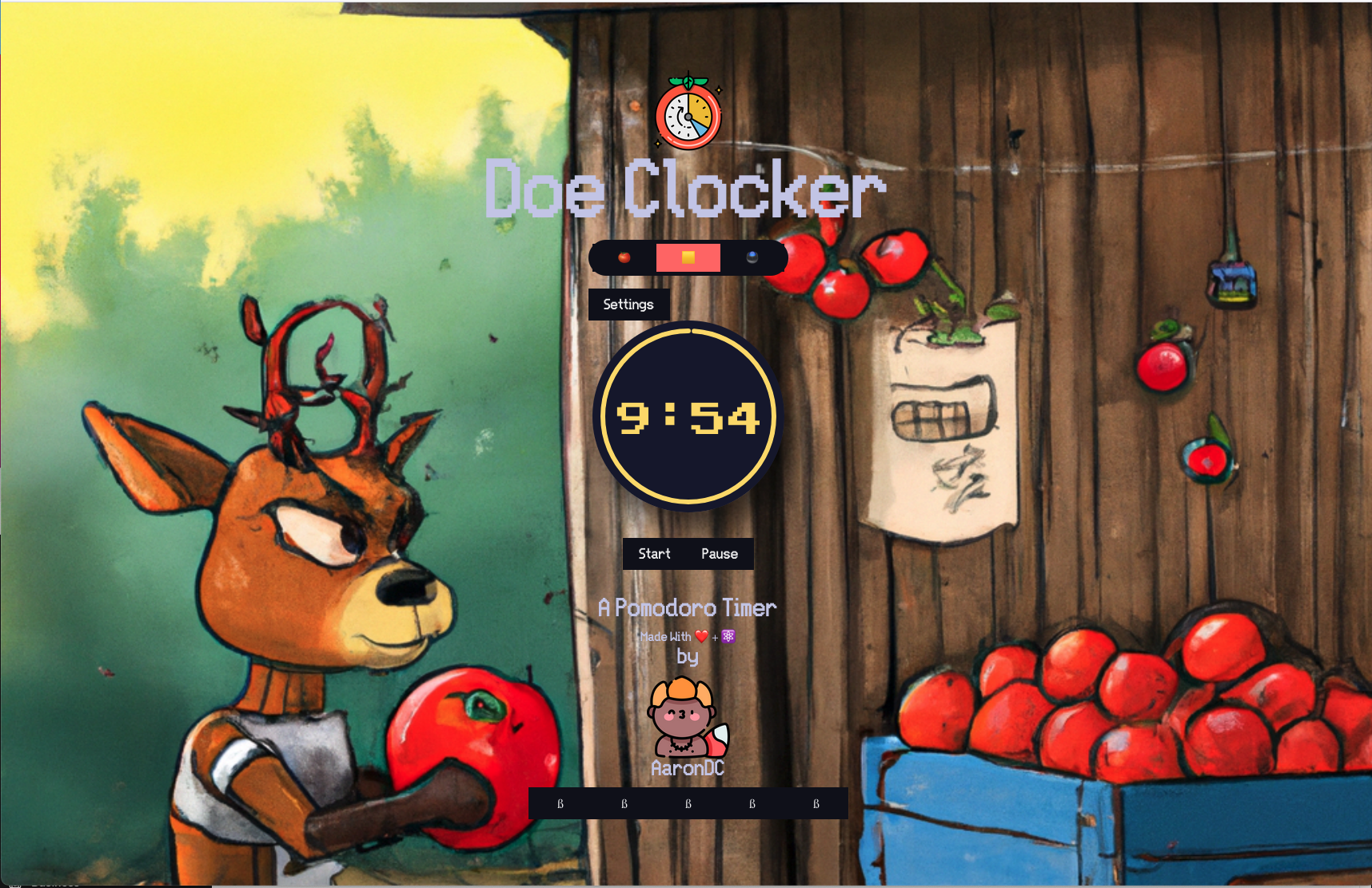
Task: Switch to the crystal ball long-break mode
Action: [x=752, y=257]
